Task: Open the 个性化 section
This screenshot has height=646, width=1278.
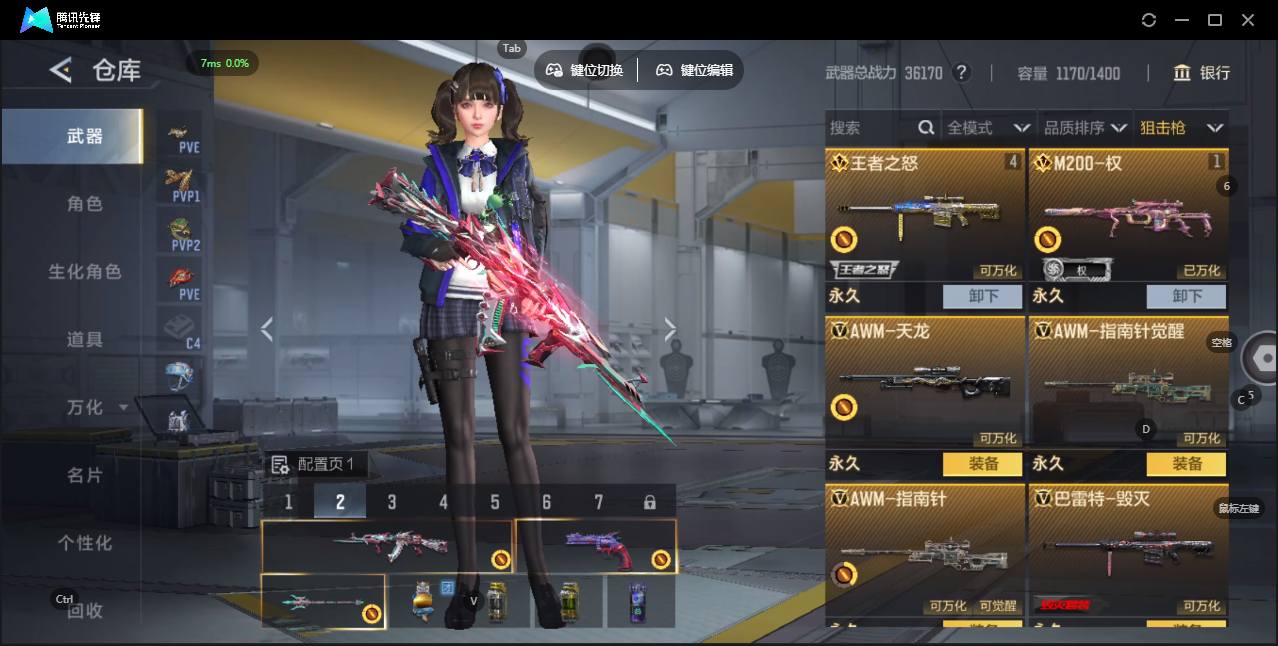Action: point(85,543)
